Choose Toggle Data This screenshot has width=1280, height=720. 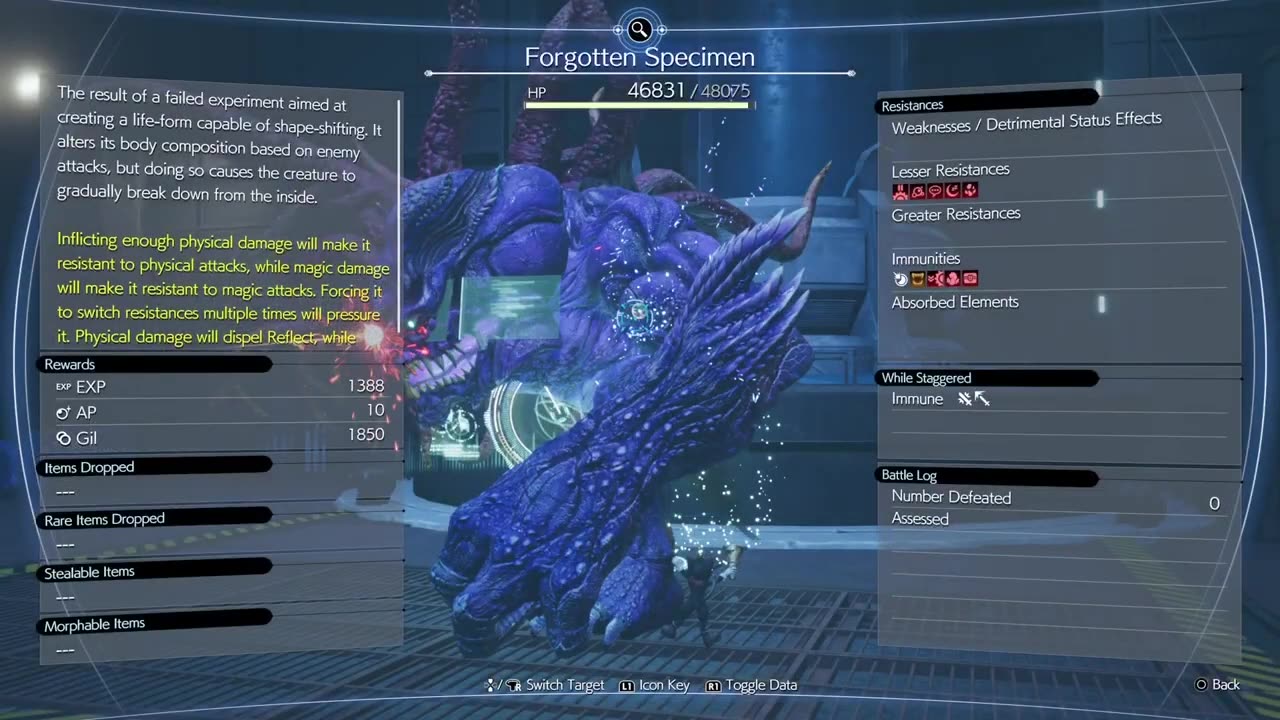click(x=751, y=685)
